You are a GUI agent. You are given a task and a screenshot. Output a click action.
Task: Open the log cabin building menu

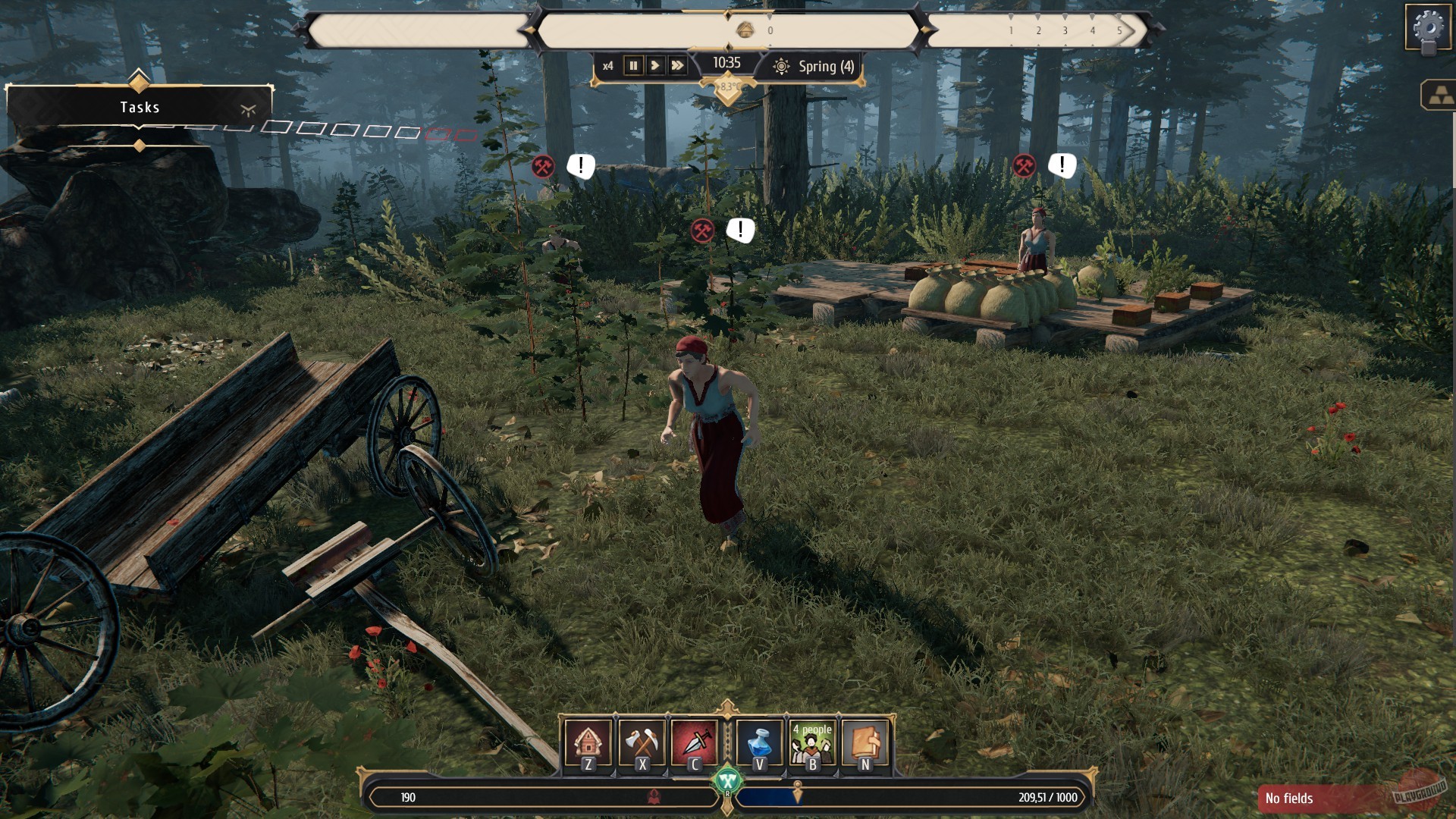click(588, 743)
